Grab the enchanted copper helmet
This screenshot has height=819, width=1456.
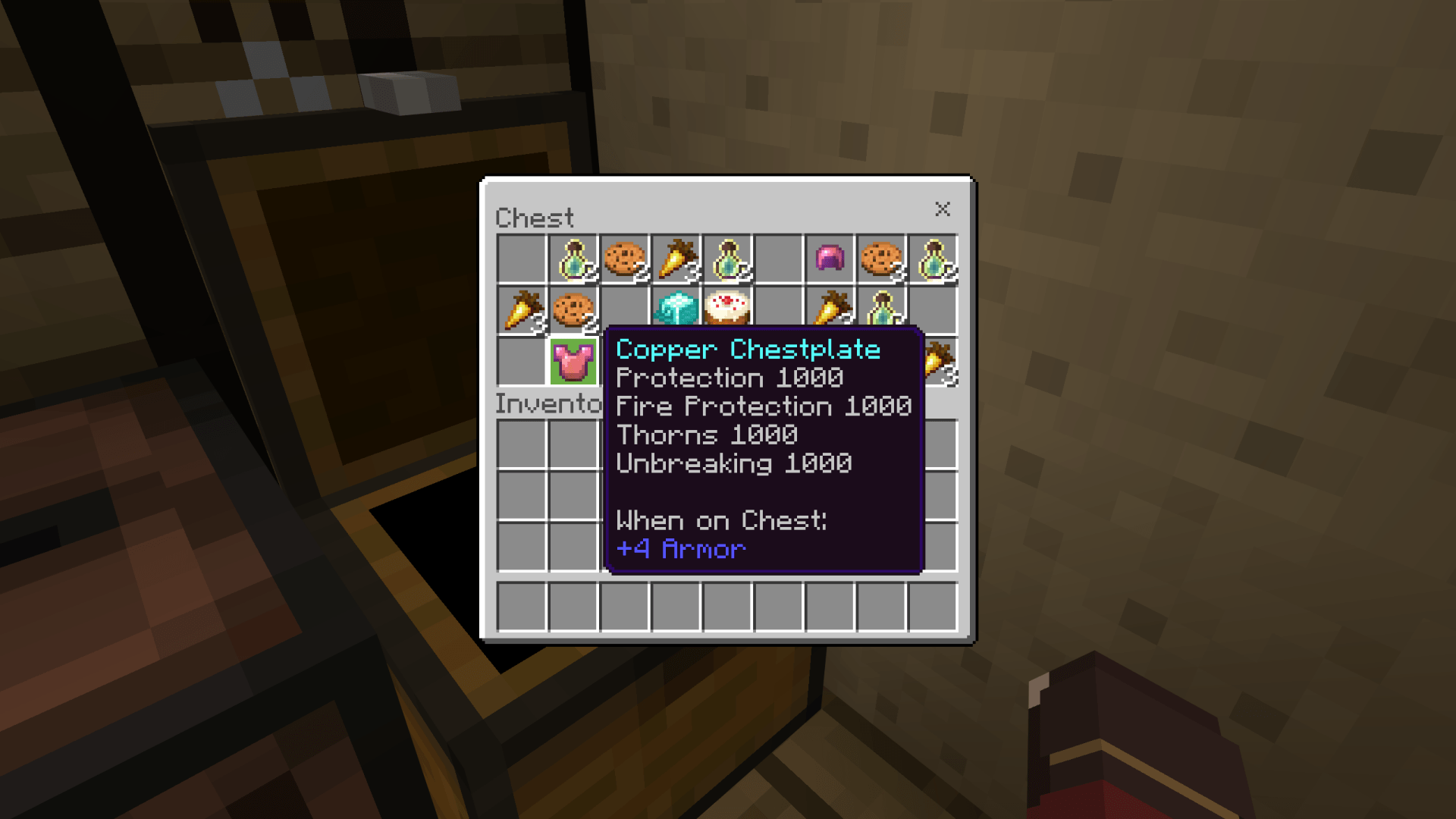click(x=830, y=259)
